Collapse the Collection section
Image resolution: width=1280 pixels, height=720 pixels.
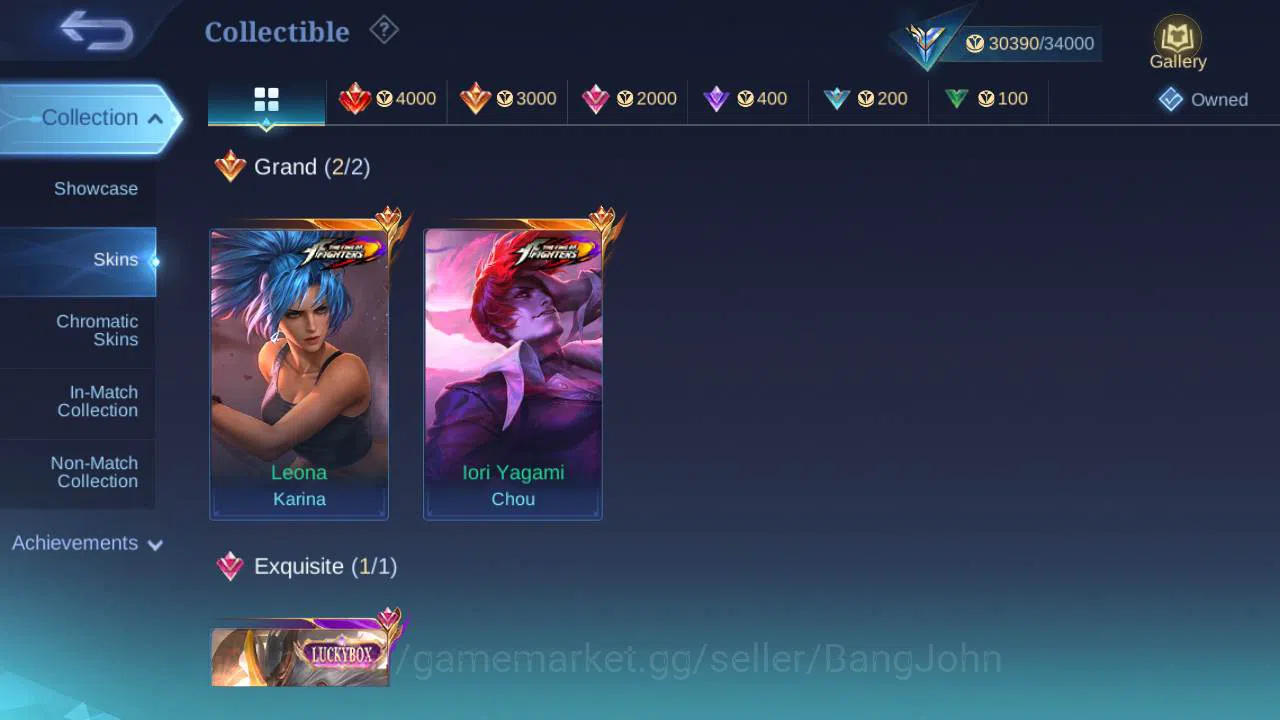pyautogui.click(x=90, y=117)
